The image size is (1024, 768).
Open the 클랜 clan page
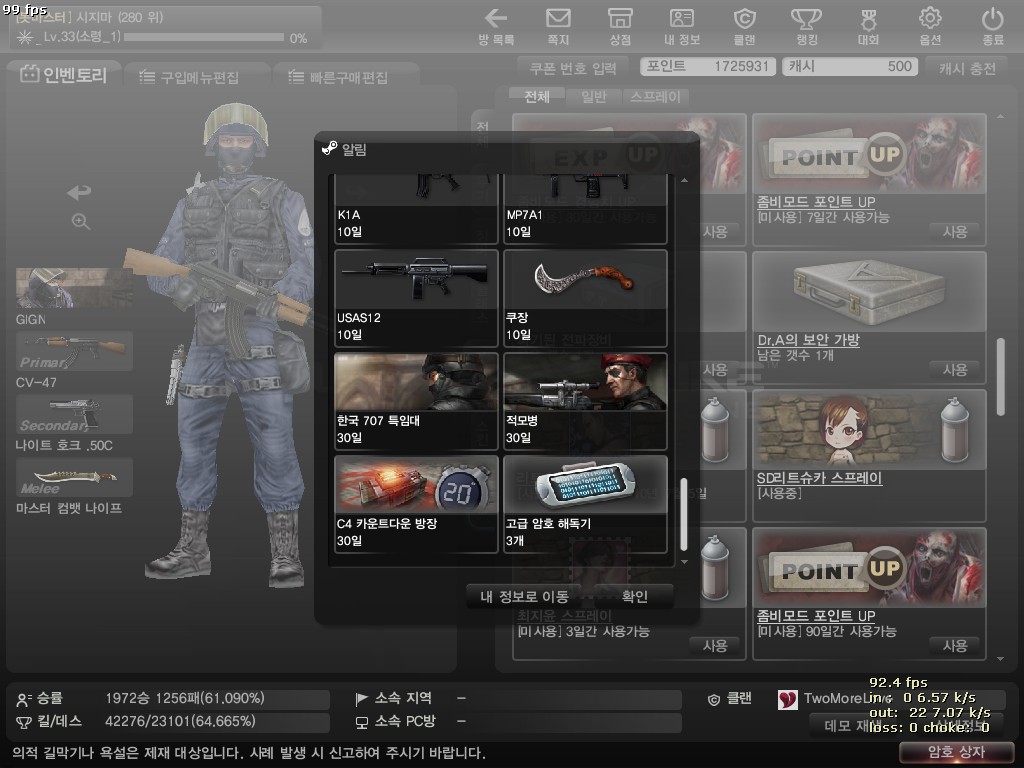(x=744, y=26)
